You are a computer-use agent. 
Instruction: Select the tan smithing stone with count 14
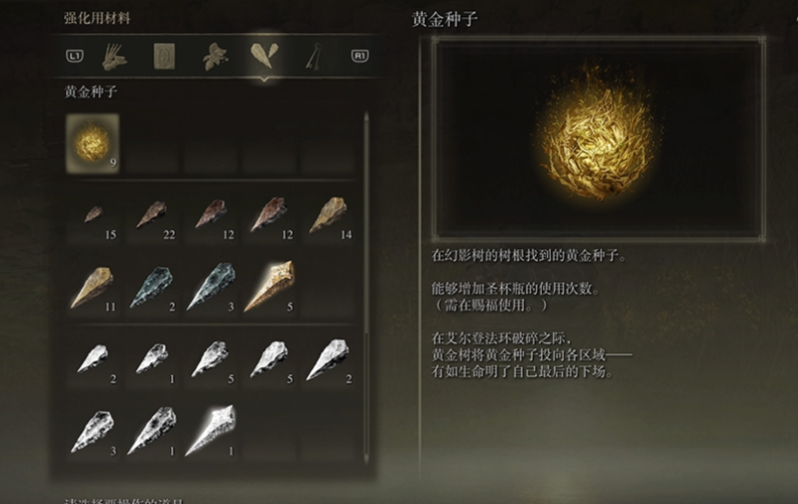[328, 216]
